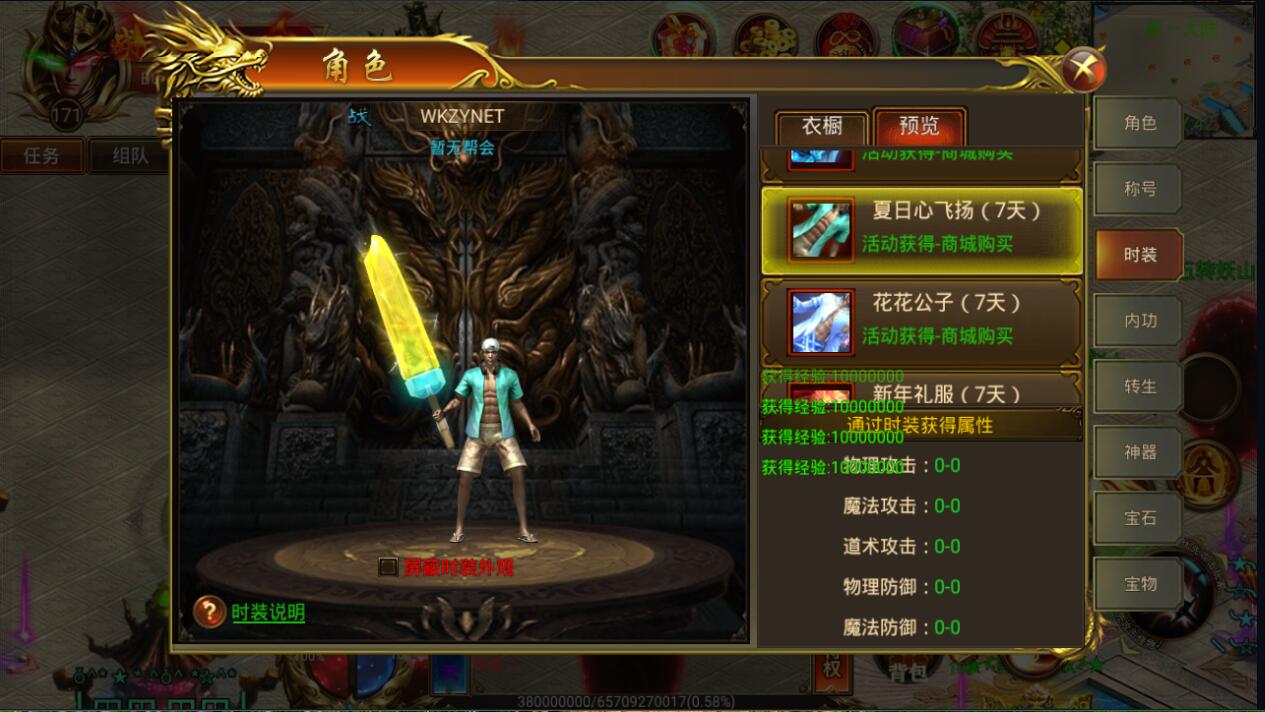
Task: Select the 时装 fashion side tab
Action: 1139,255
